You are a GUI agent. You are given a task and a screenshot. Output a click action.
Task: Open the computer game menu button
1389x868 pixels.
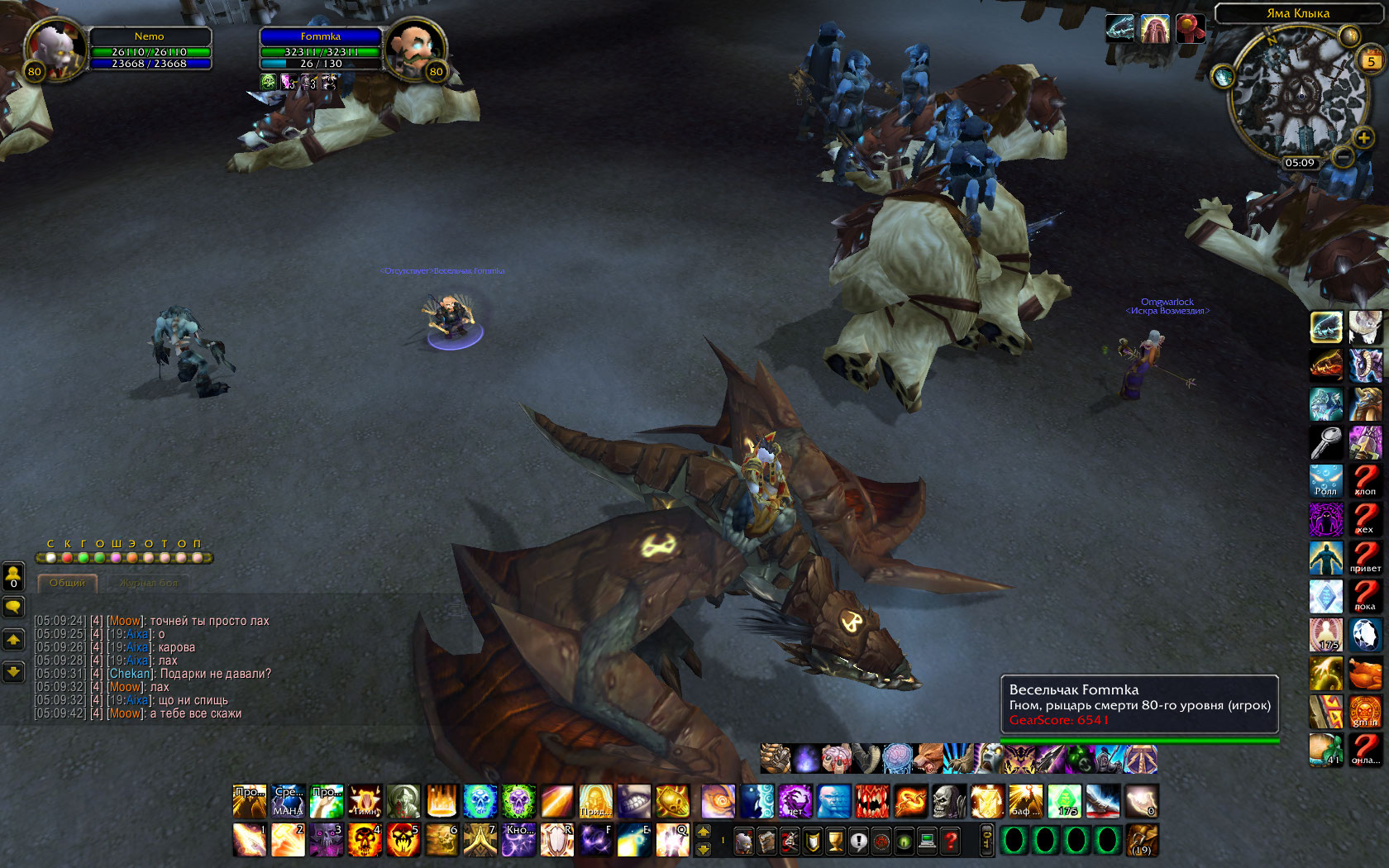click(928, 842)
